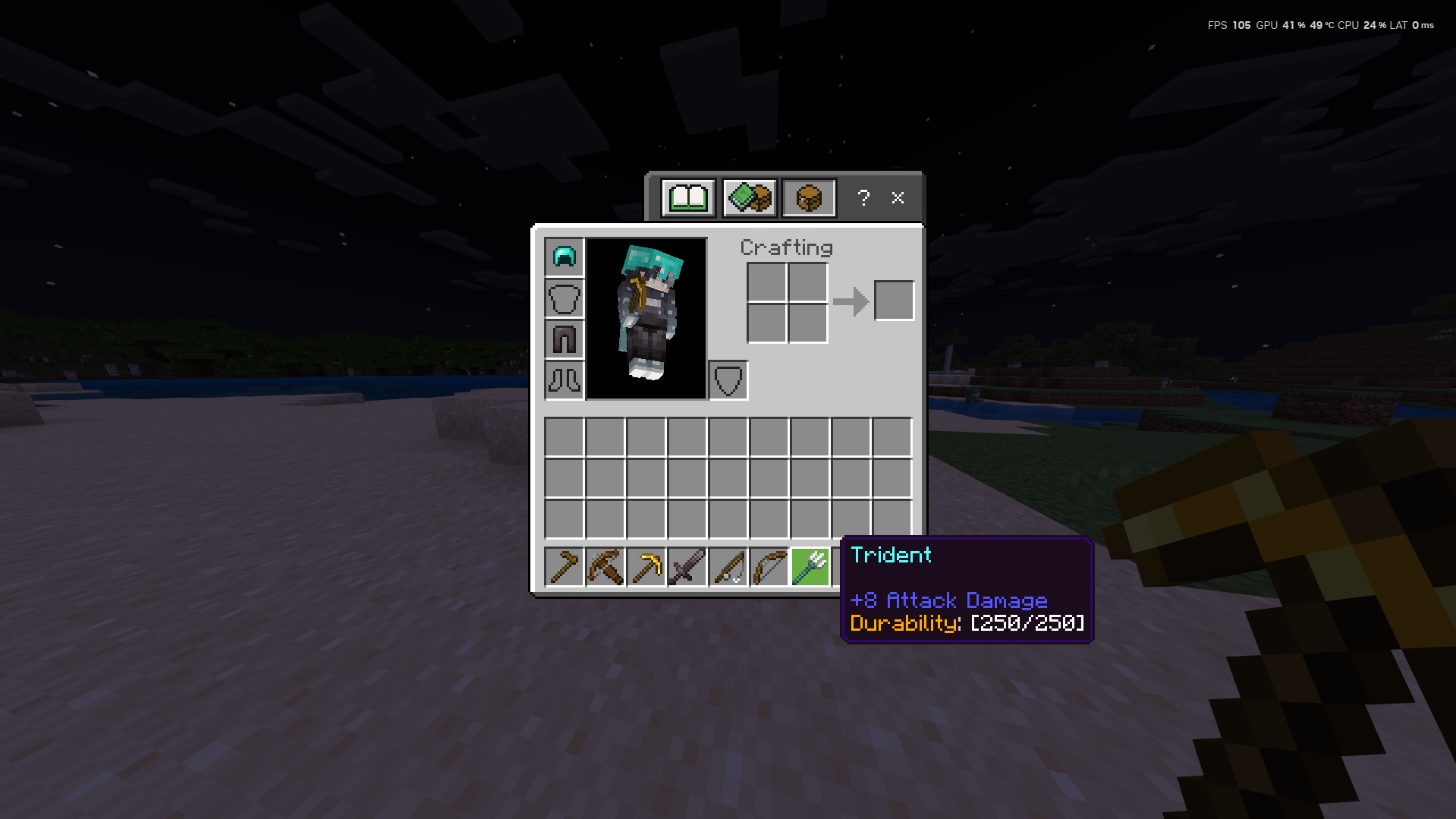Screen dimensions: 1456x819
Task: Click the chestplate armor slot
Action: click(x=563, y=299)
